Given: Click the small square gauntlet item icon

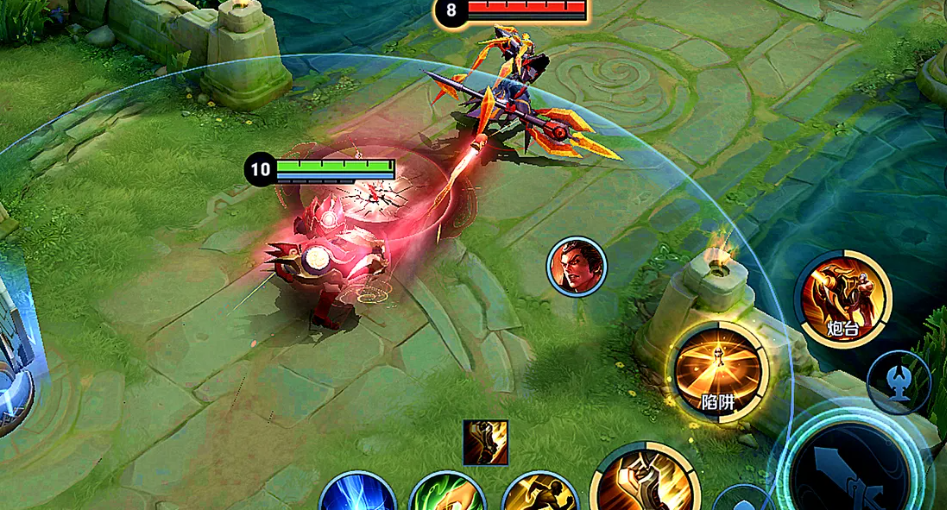Looking at the screenshot, I should tap(485, 442).
